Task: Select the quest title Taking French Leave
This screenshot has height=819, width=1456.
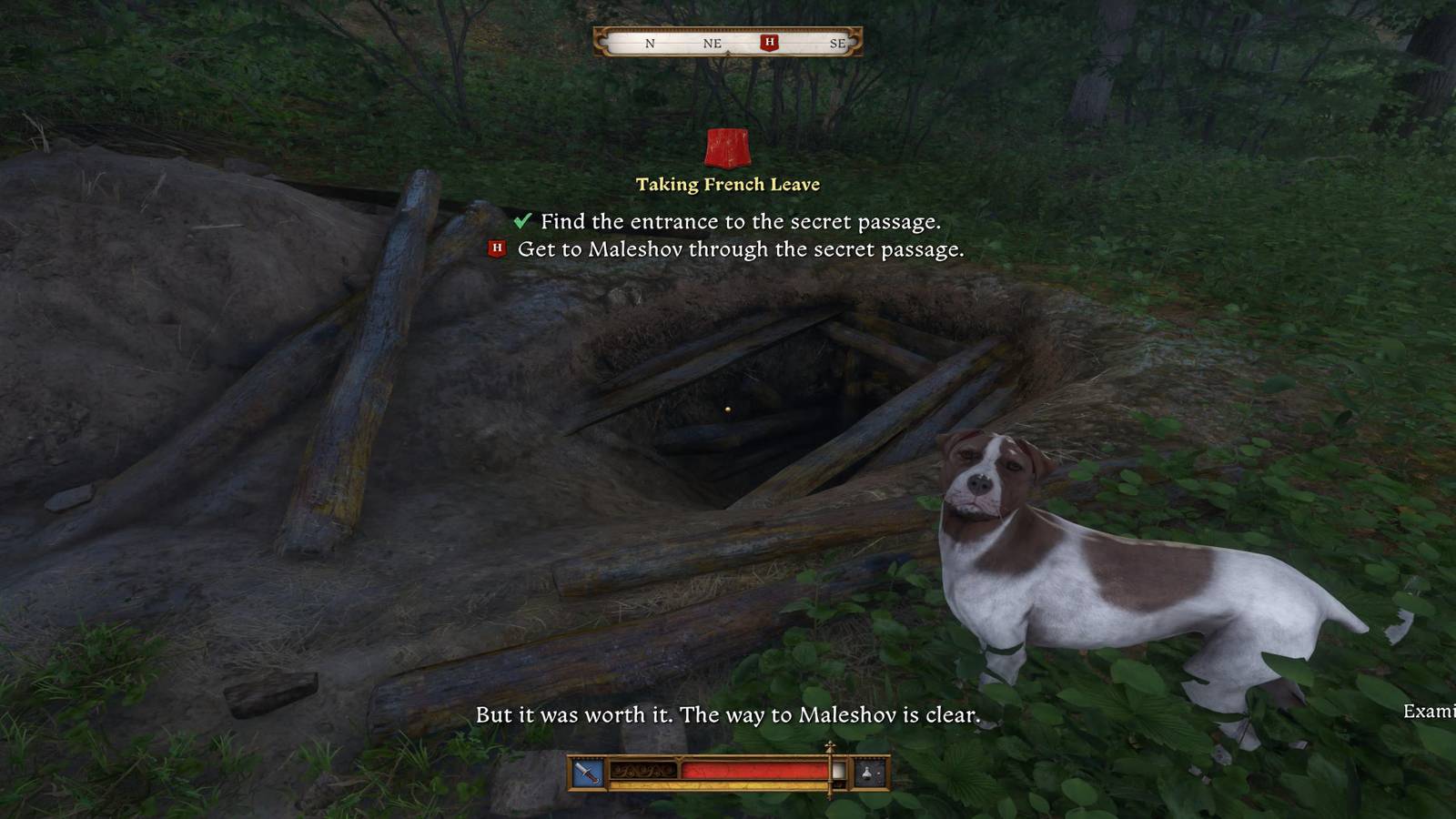Action: coord(727,184)
